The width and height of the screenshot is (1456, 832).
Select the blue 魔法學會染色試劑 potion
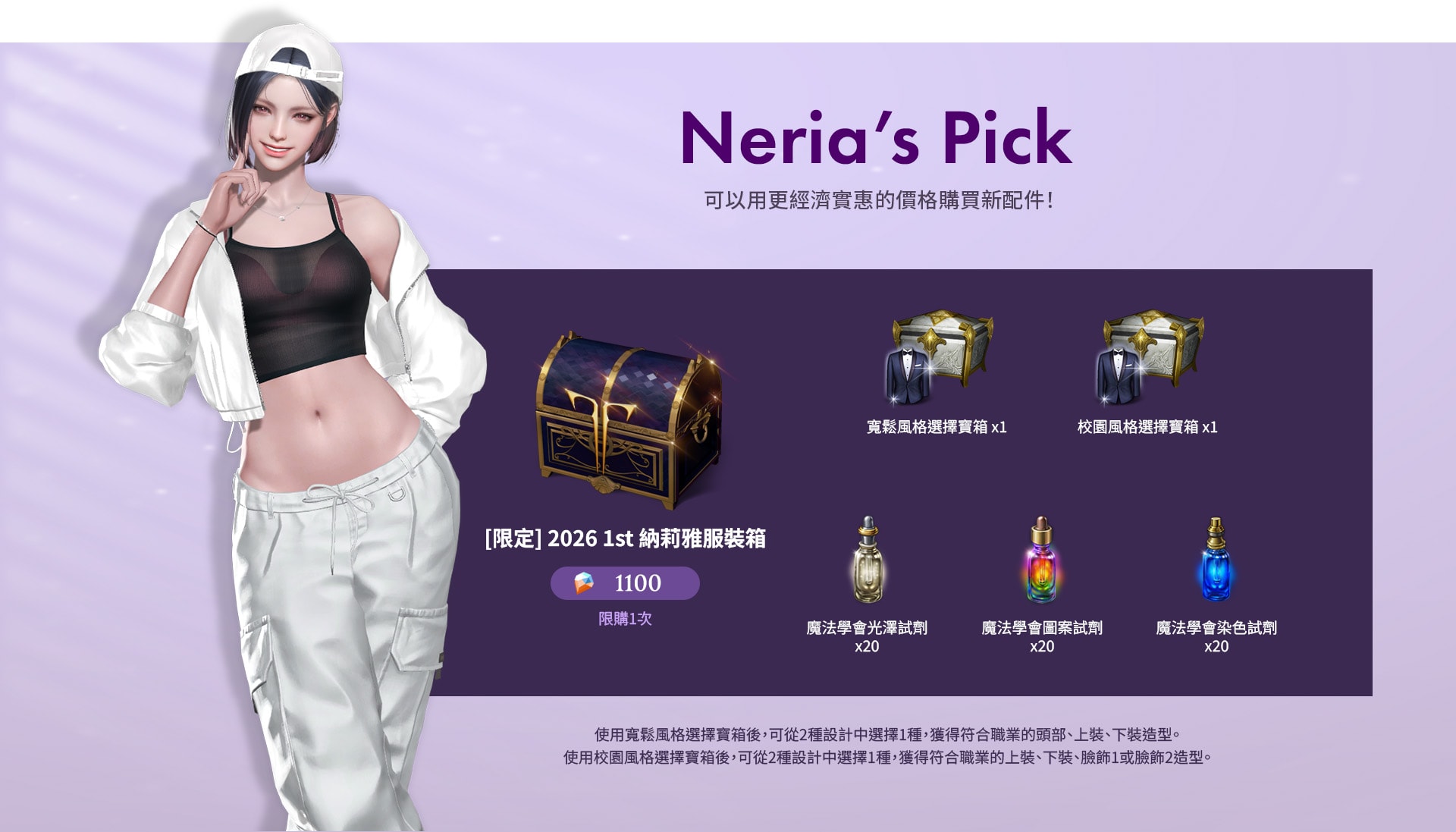click(x=1216, y=561)
